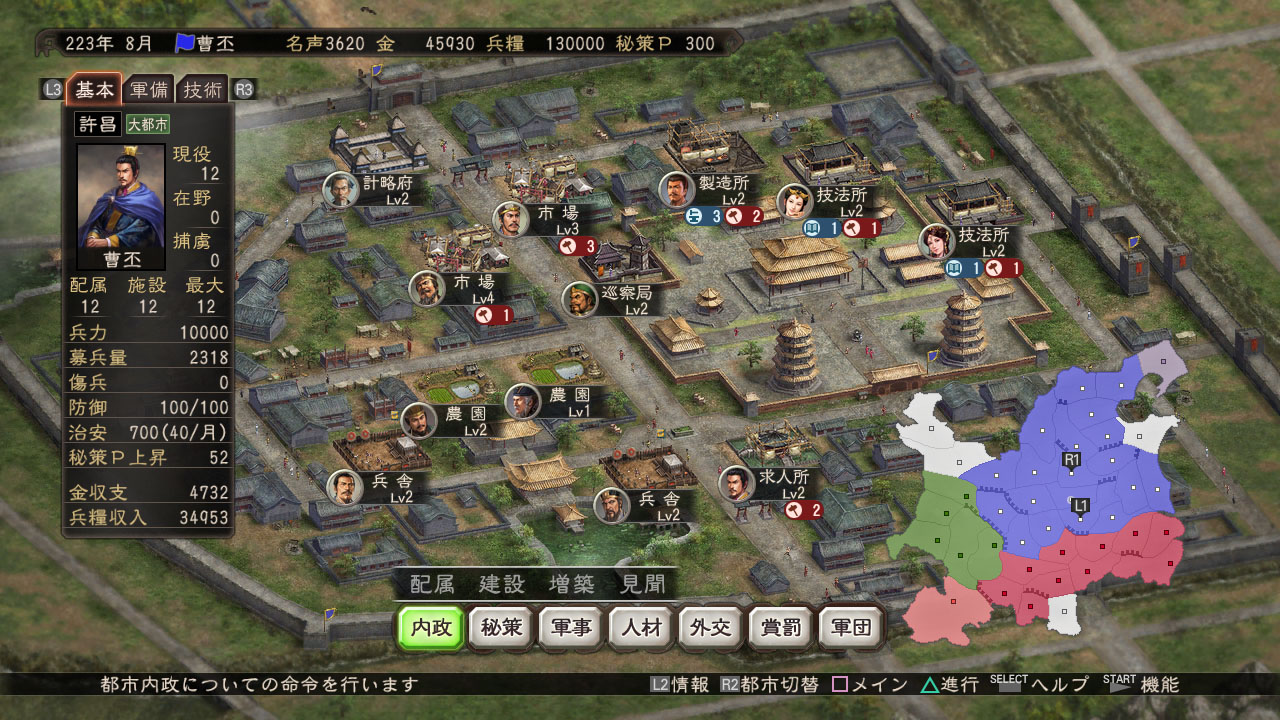Open the 増築 submenu option

point(571,584)
